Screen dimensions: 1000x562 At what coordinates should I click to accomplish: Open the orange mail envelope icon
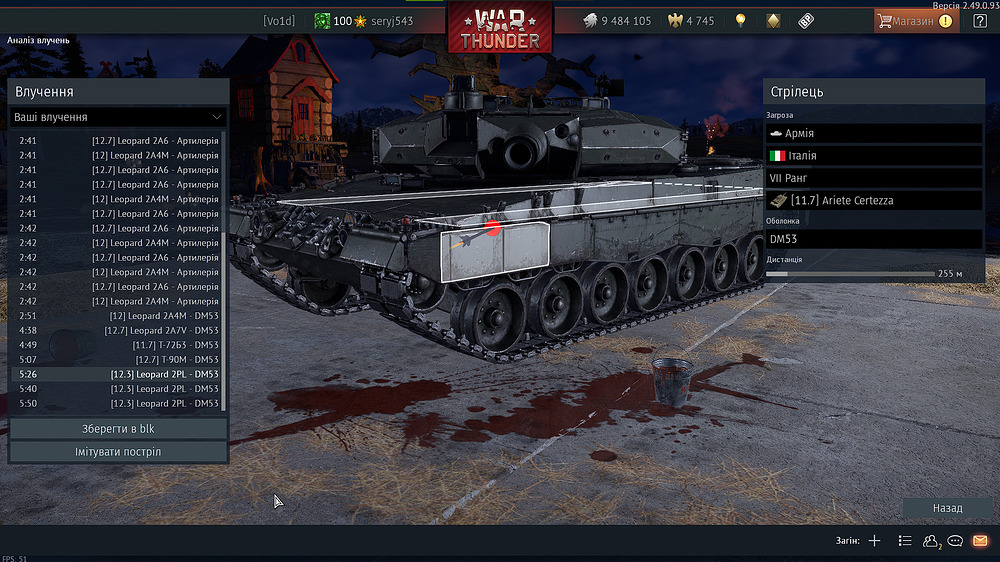(980, 541)
